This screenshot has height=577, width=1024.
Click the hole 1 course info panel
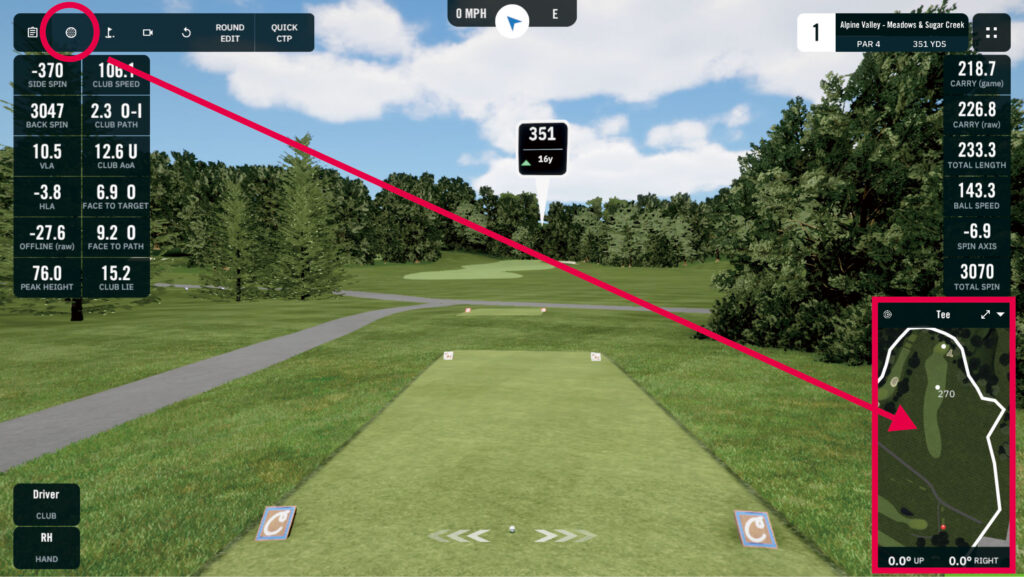coord(883,32)
